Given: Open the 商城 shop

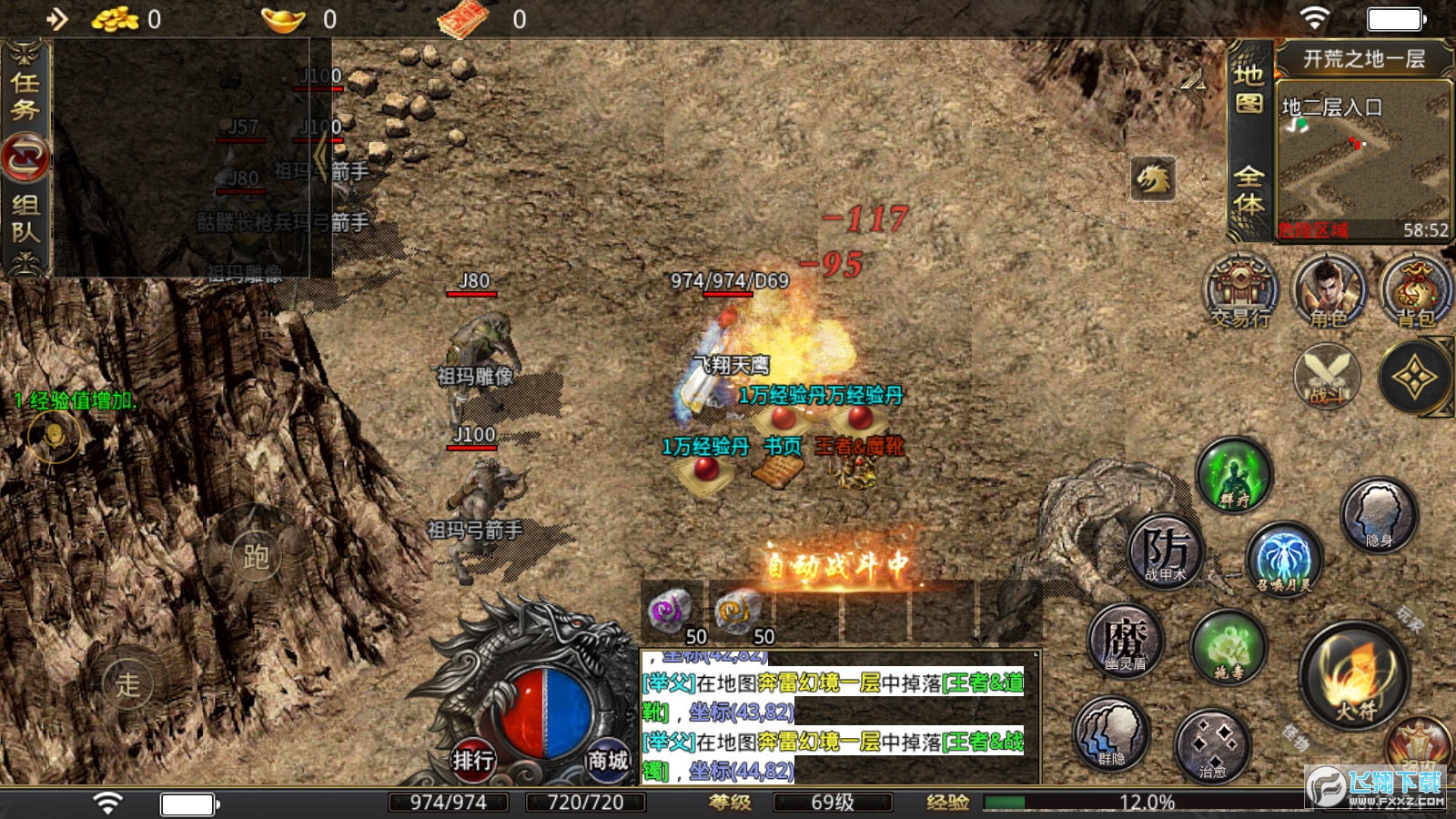Looking at the screenshot, I should 607,760.
